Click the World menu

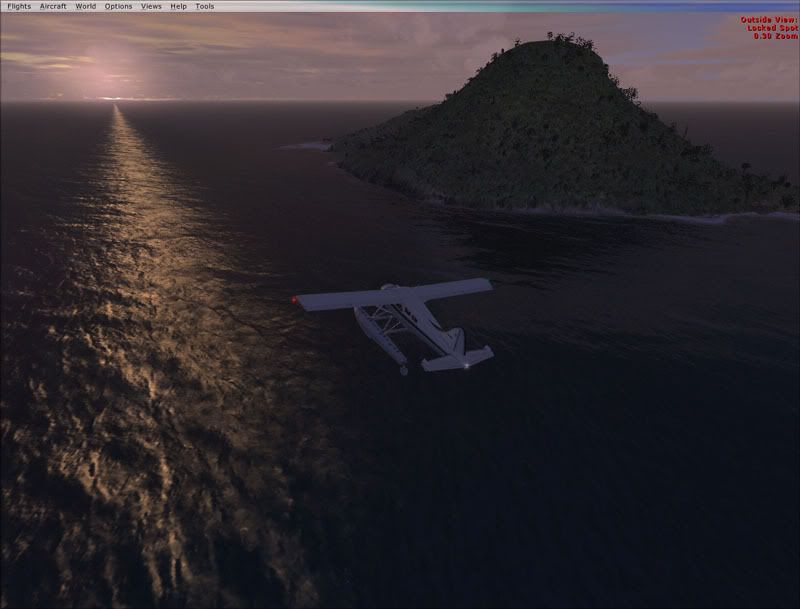click(x=86, y=6)
